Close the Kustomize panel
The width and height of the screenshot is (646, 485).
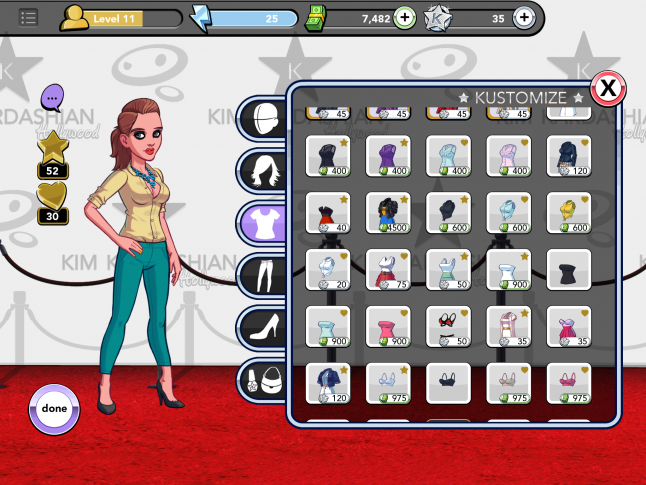click(x=607, y=89)
